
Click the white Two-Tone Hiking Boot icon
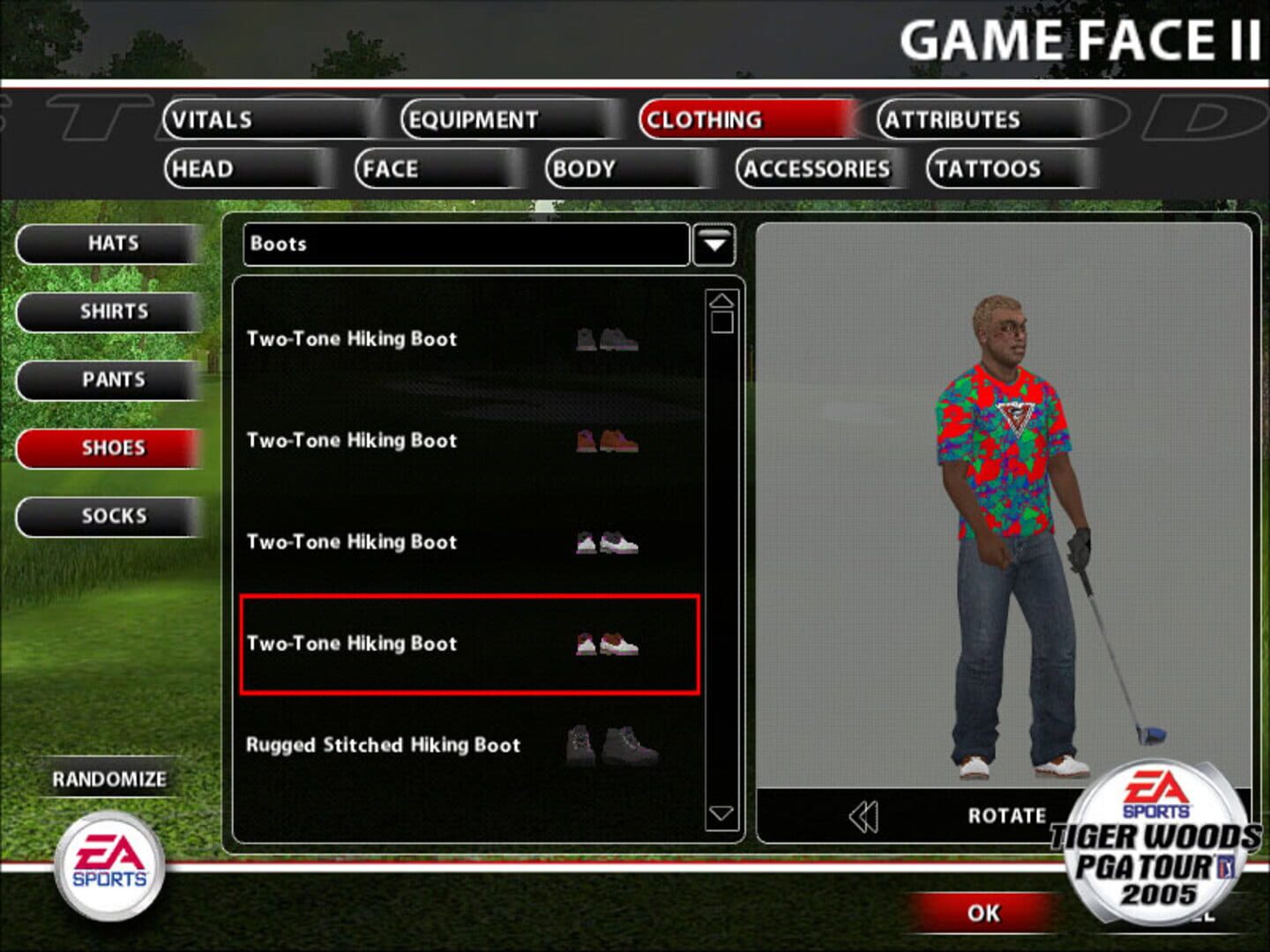[604, 542]
